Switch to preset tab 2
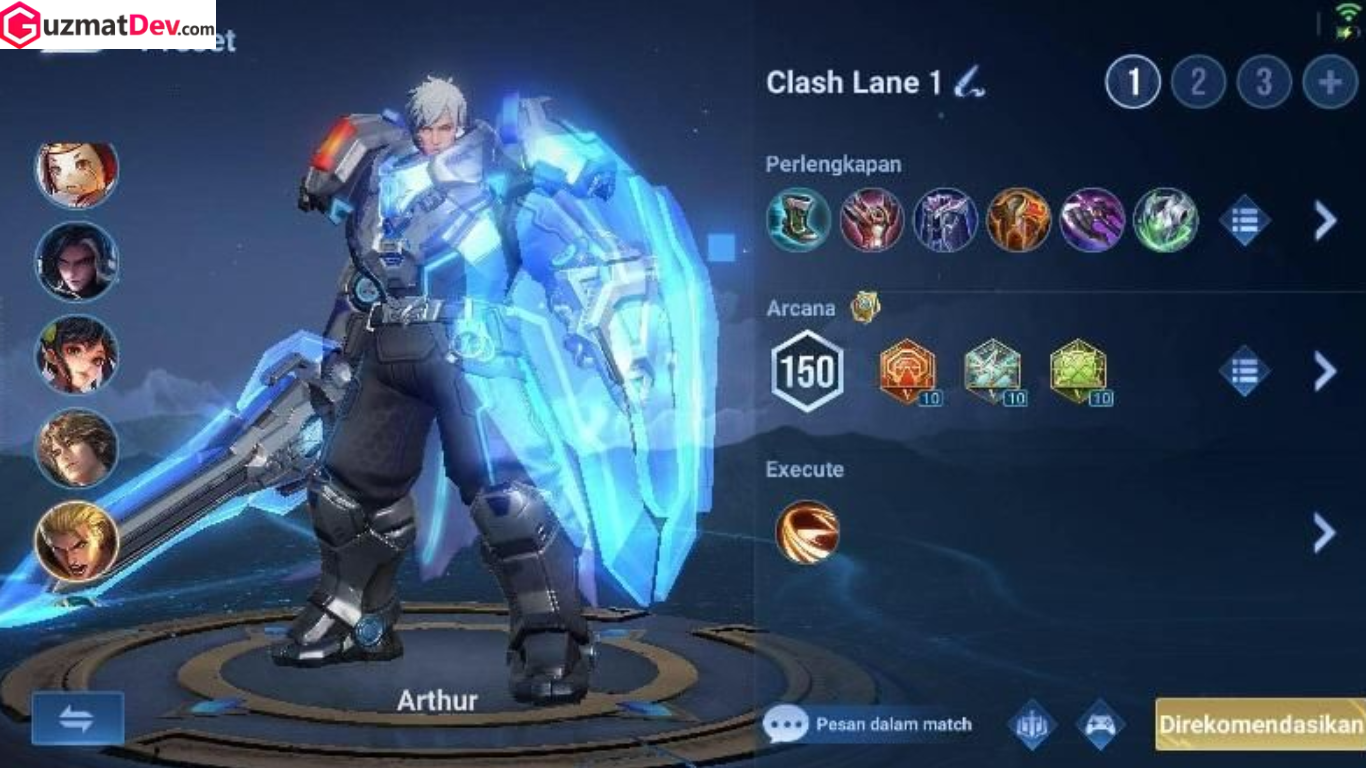1366x768 pixels. click(1197, 82)
